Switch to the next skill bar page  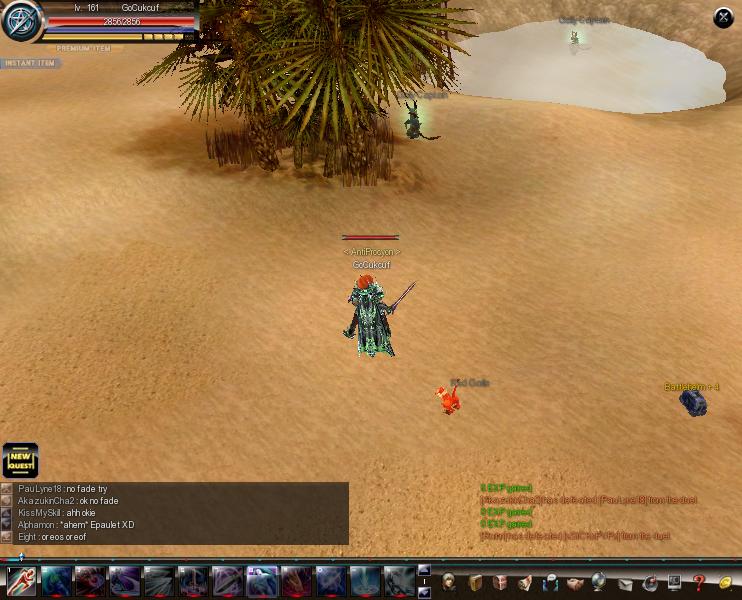[x=423, y=591]
